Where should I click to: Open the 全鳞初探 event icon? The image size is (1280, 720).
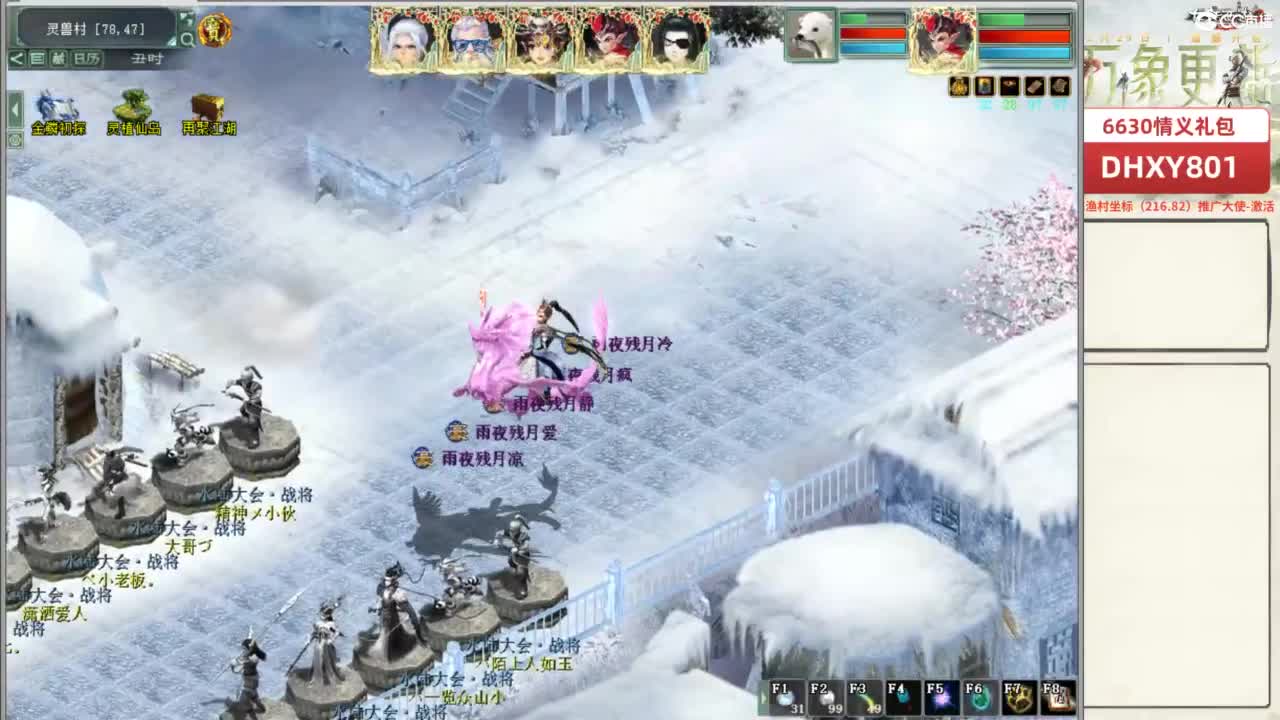(57, 105)
